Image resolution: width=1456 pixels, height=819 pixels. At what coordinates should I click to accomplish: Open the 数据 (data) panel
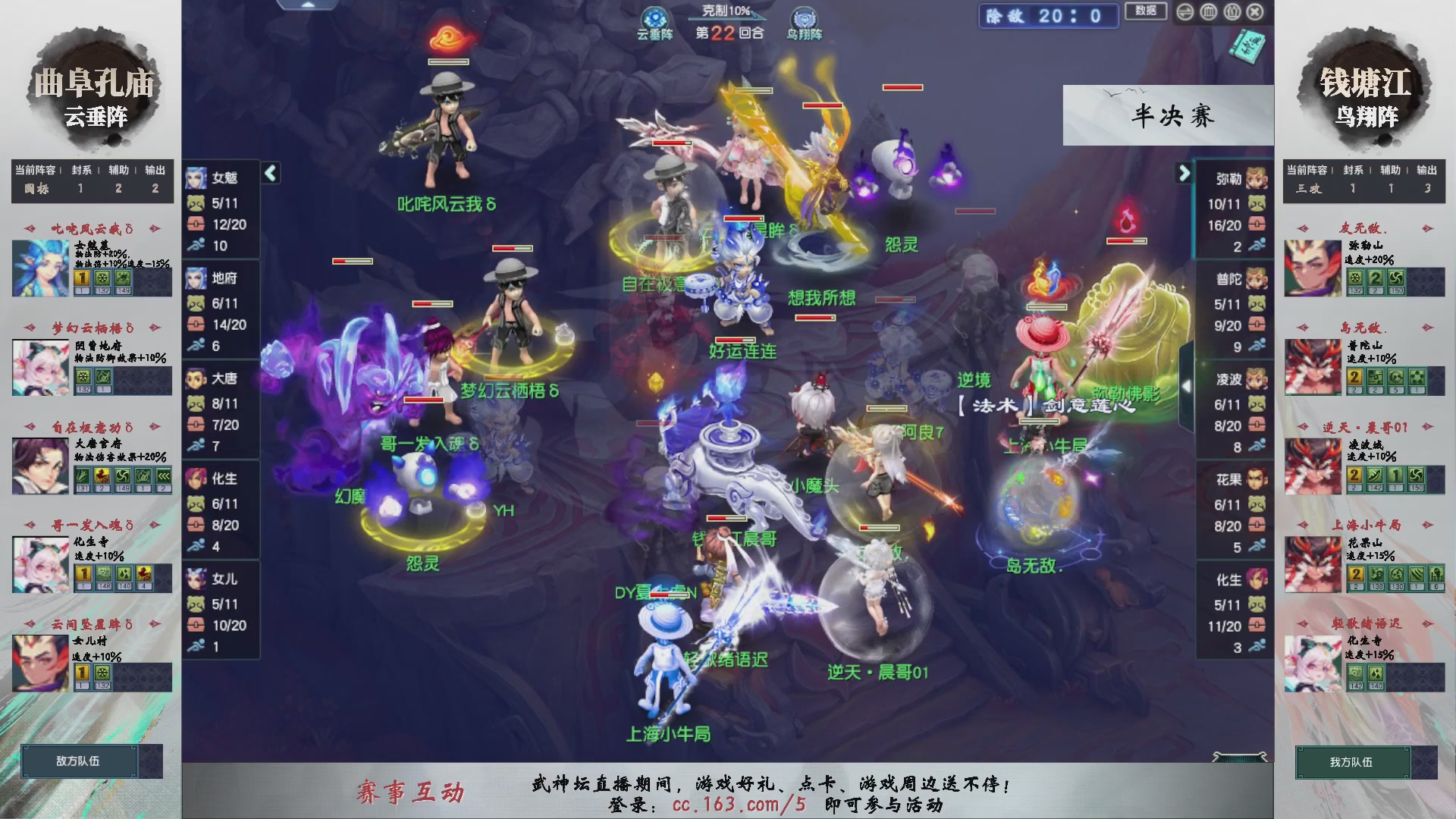pos(1145,11)
